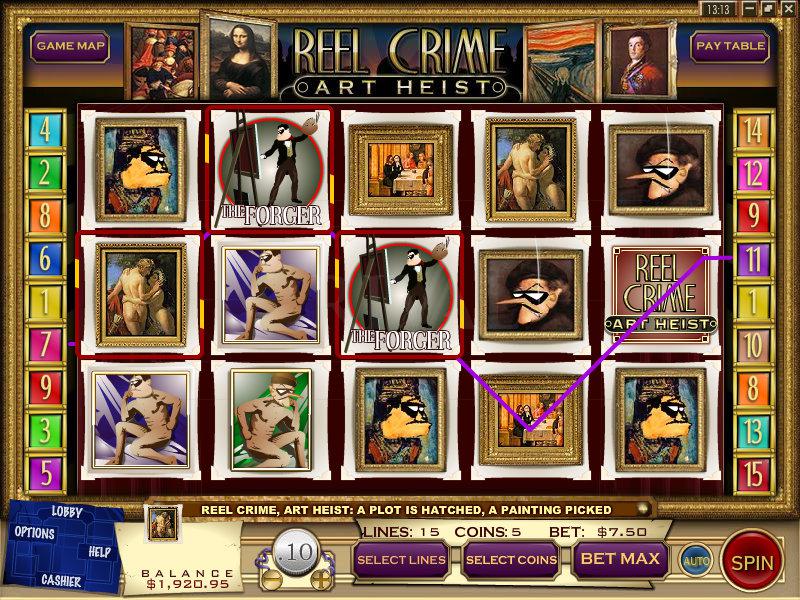The width and height of the screenshot is (800, 600).
Task: Open the Help page
Action: (99, 551)
